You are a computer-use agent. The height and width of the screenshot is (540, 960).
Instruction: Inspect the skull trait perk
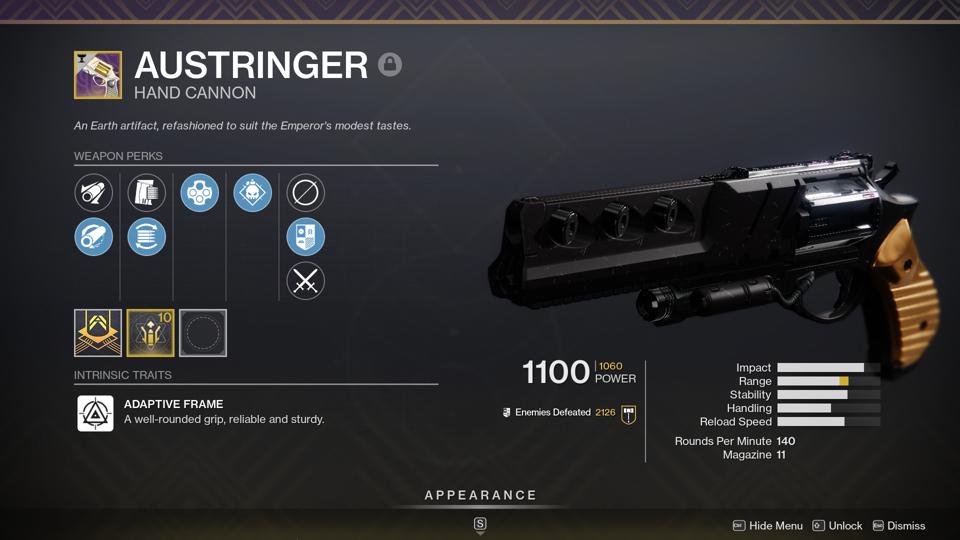click(253, 193)
